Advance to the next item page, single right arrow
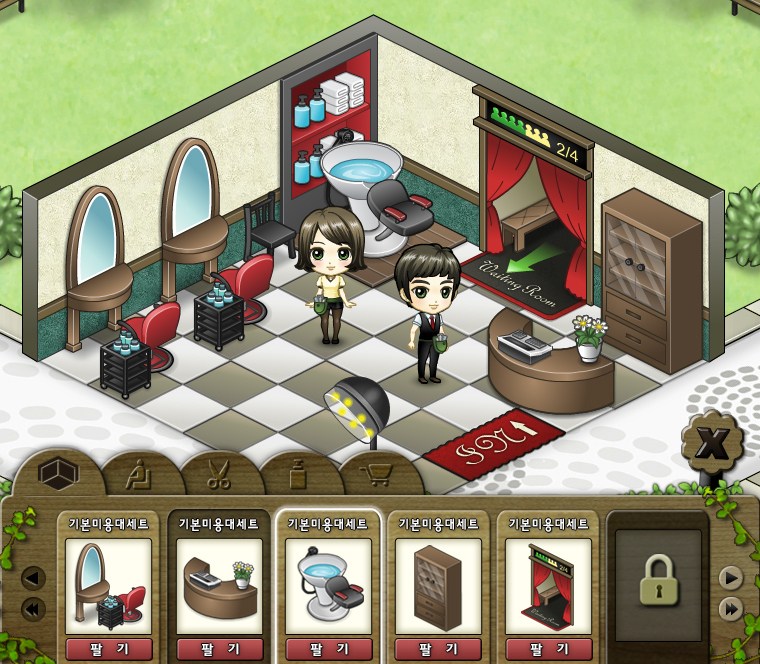Screen dimensions: 760x664 (x=731, y=578)
